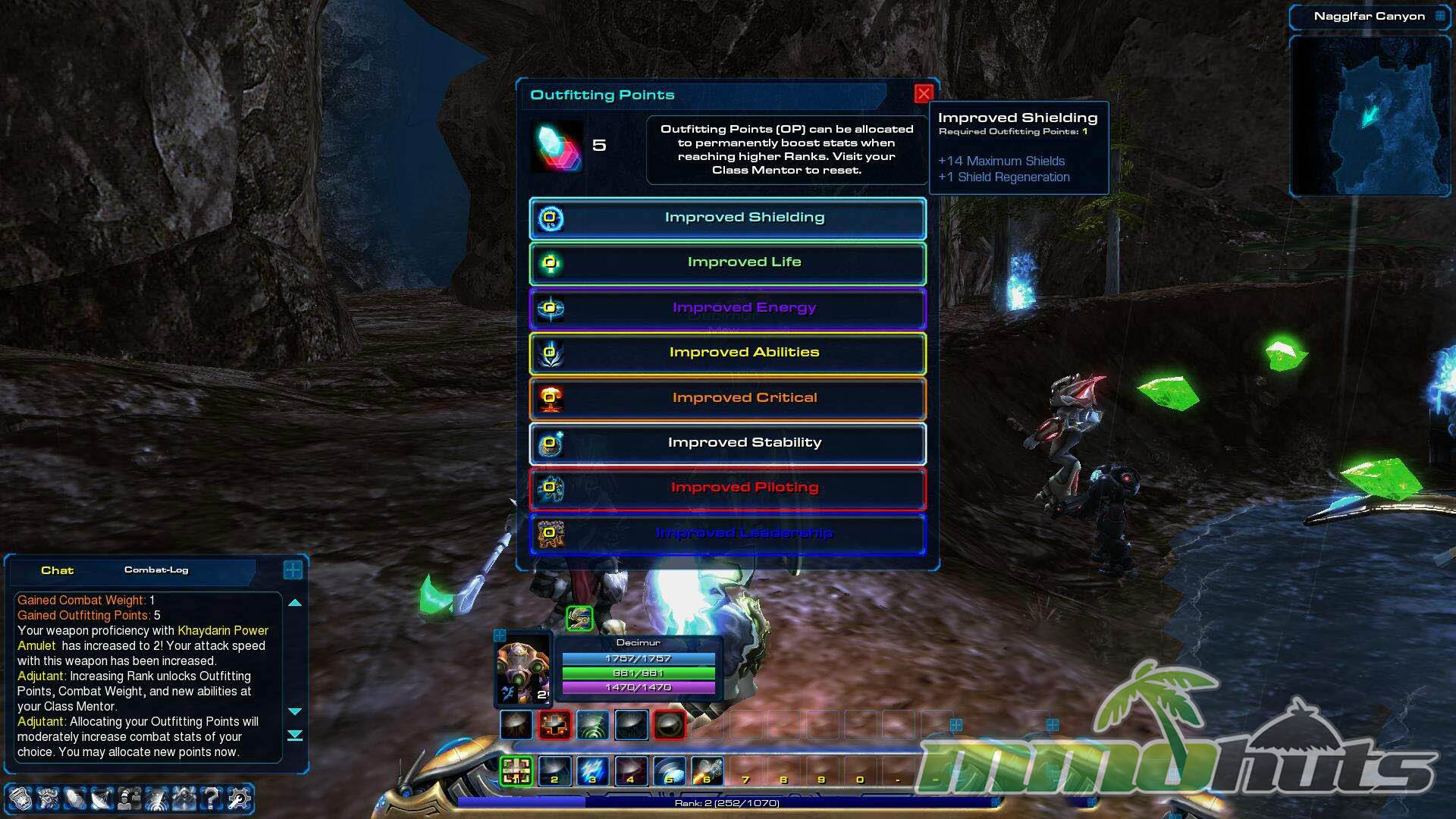Open the wrench and gear settings icon

pos(239,798)
